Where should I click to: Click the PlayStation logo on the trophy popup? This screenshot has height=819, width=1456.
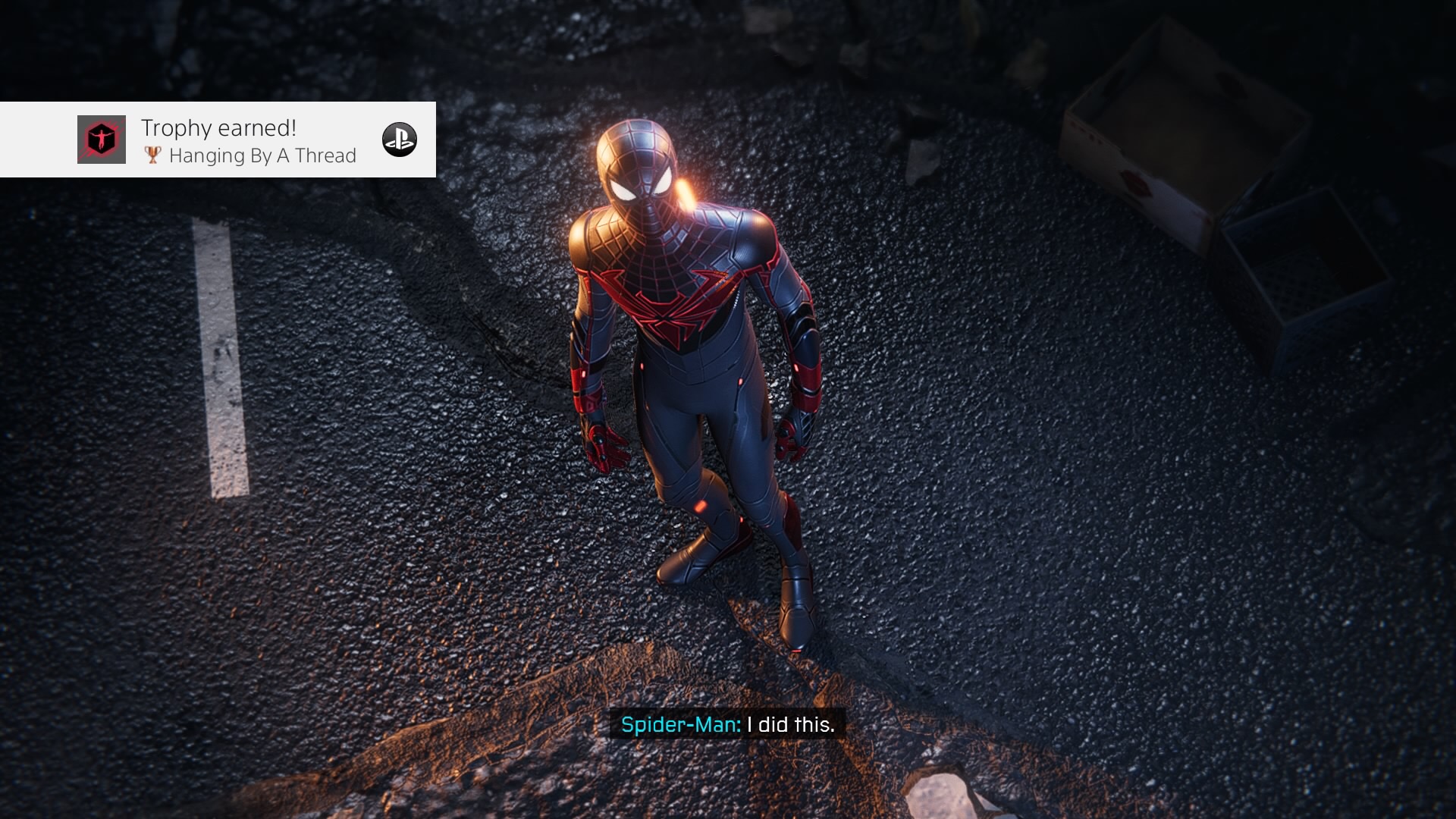(x=400, y=140)
